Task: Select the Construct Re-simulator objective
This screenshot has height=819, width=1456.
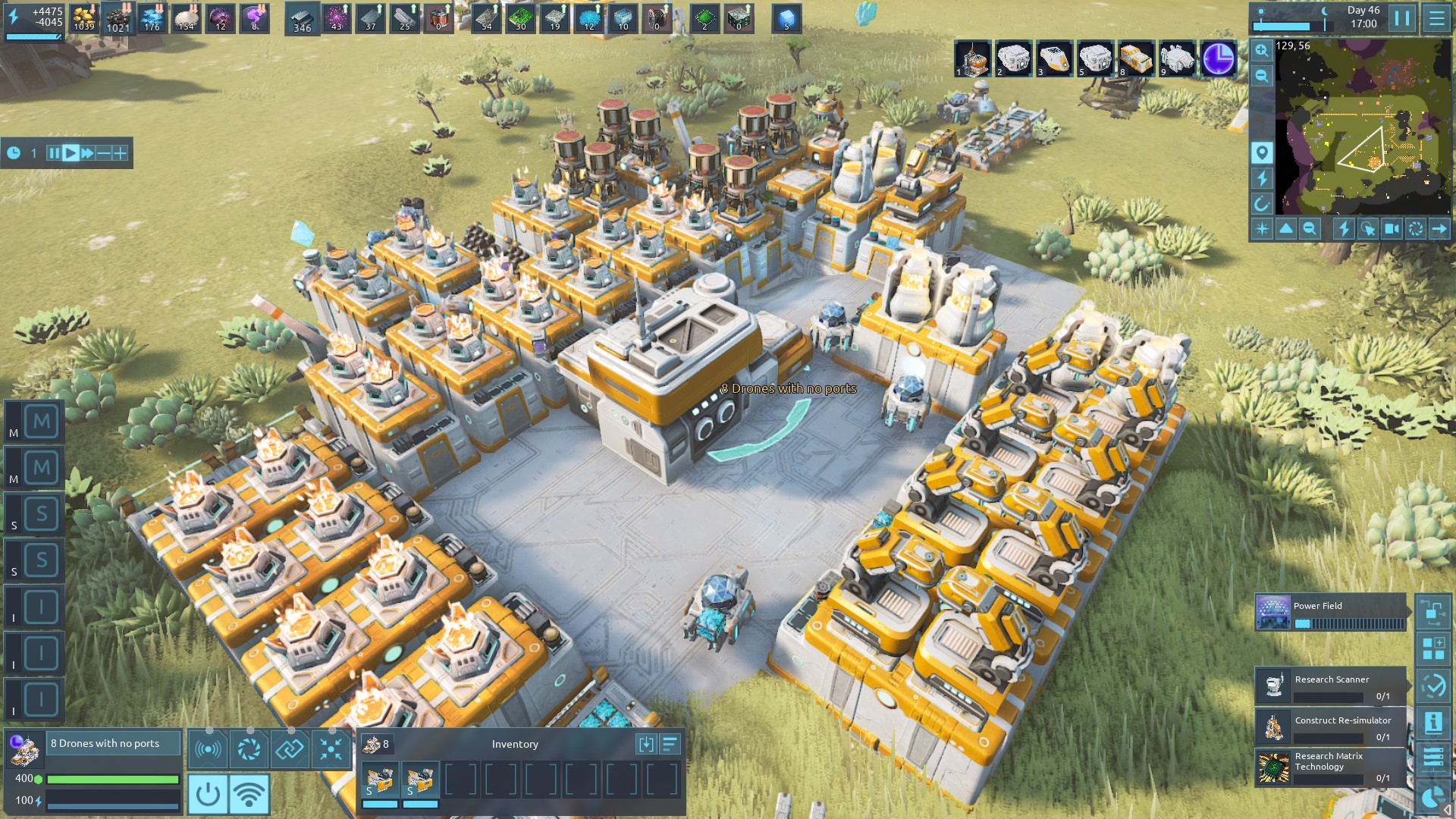Action: [1331, 726]
